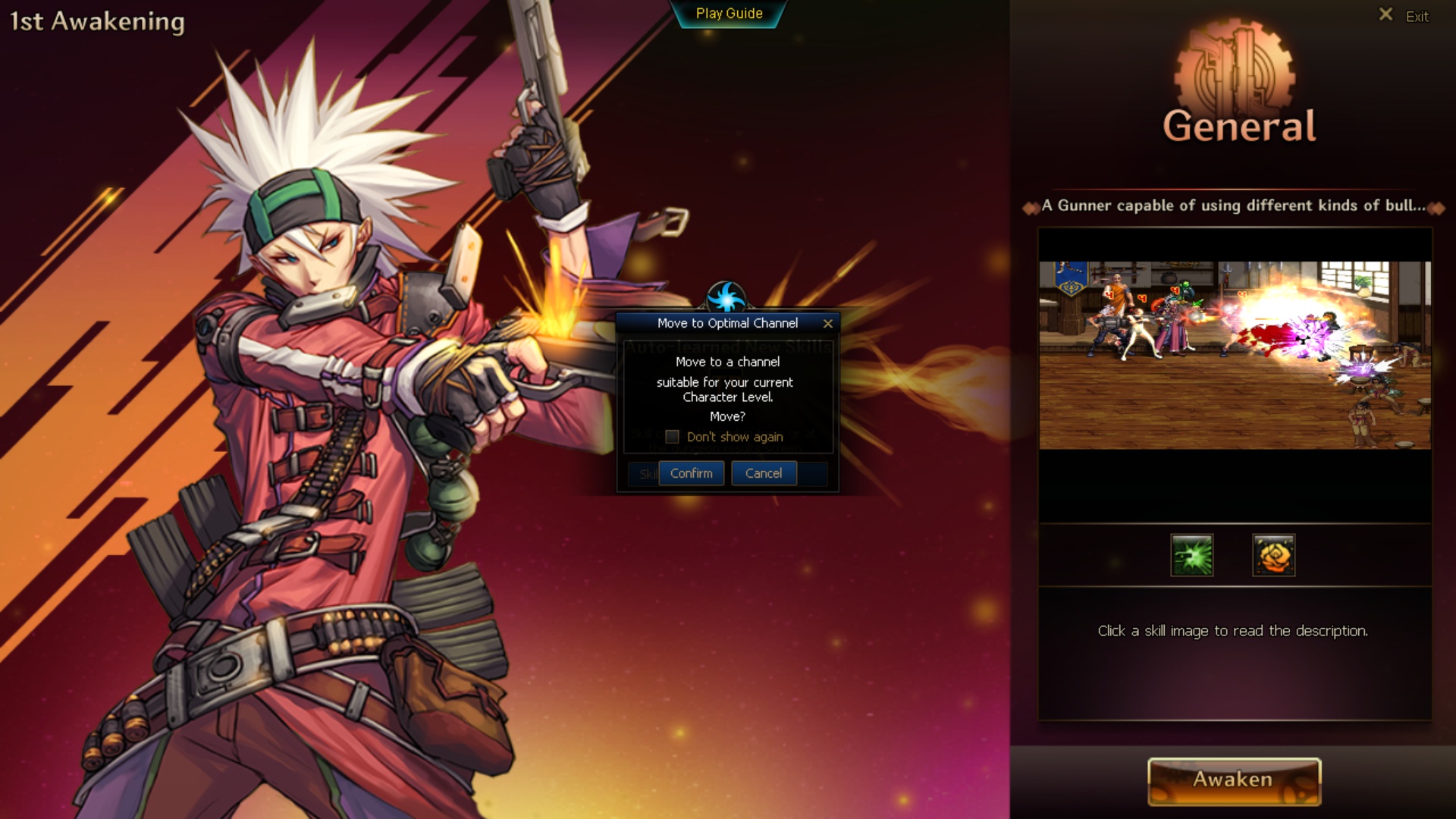This screenshot has width=1456, height=819.
Task: Close the Move to Optimal Channel popup
Action: [828, 324]
